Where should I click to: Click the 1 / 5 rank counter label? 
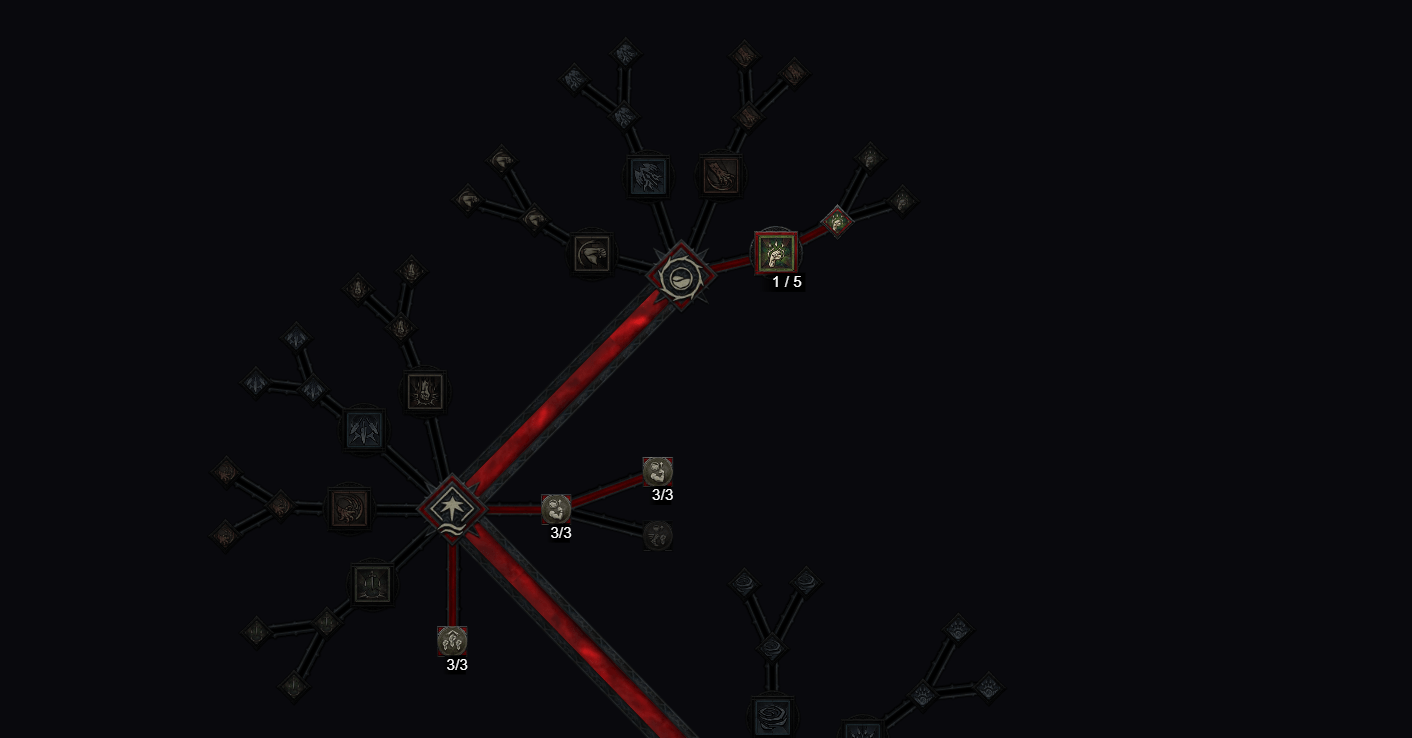(x=786, y=281)
